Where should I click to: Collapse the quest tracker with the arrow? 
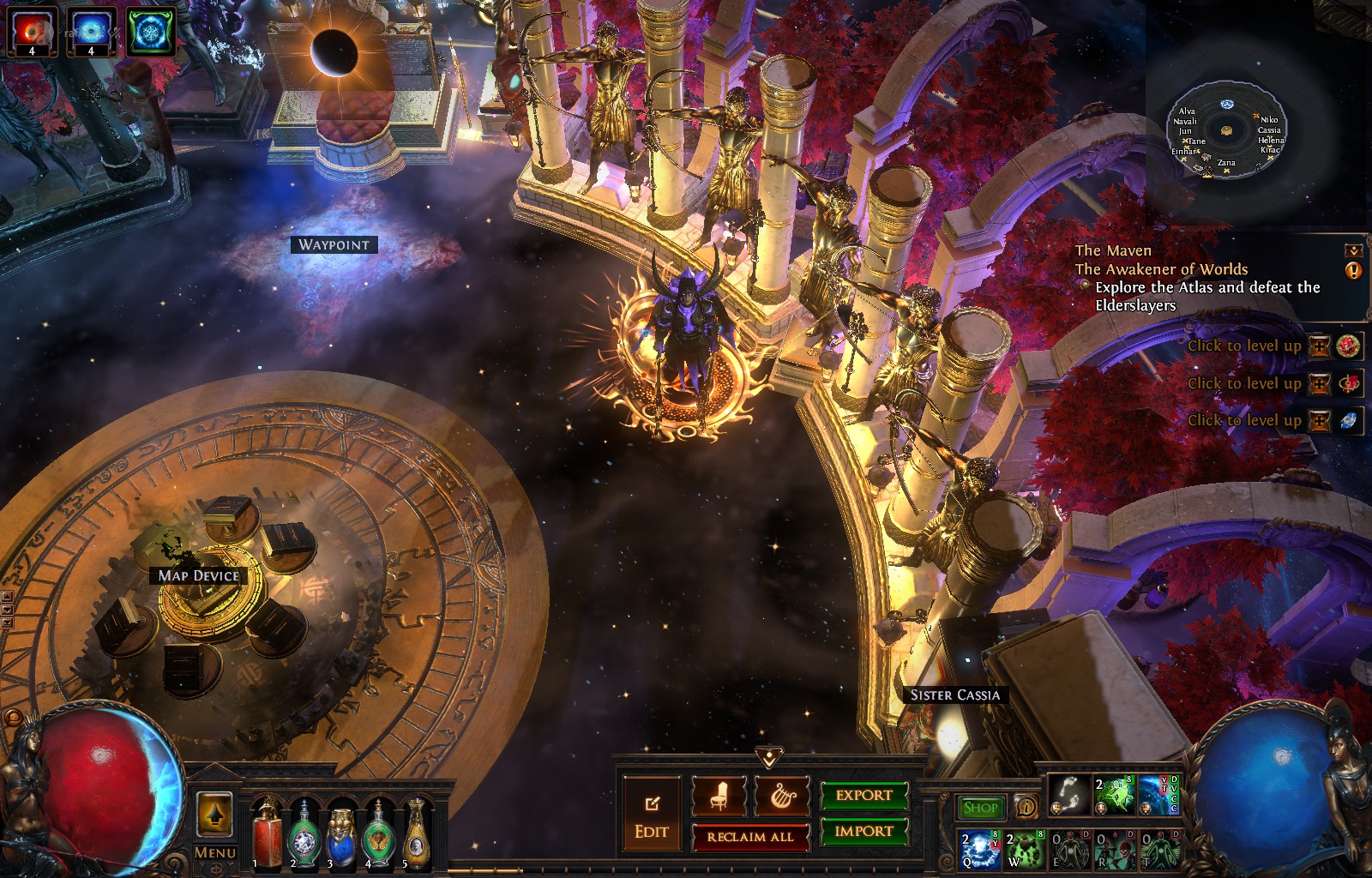click(x=1353, y=250)
